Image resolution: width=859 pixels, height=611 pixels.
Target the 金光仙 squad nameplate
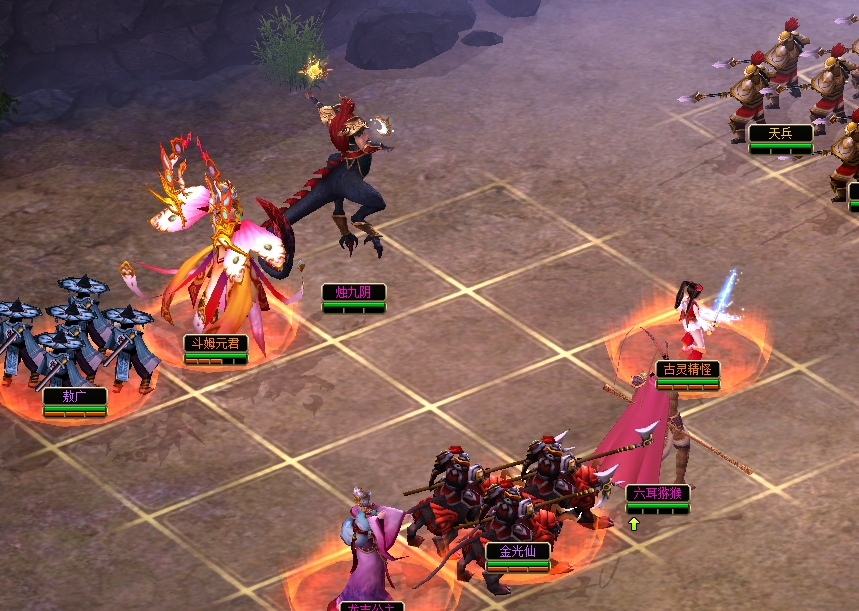click(517, 551)
